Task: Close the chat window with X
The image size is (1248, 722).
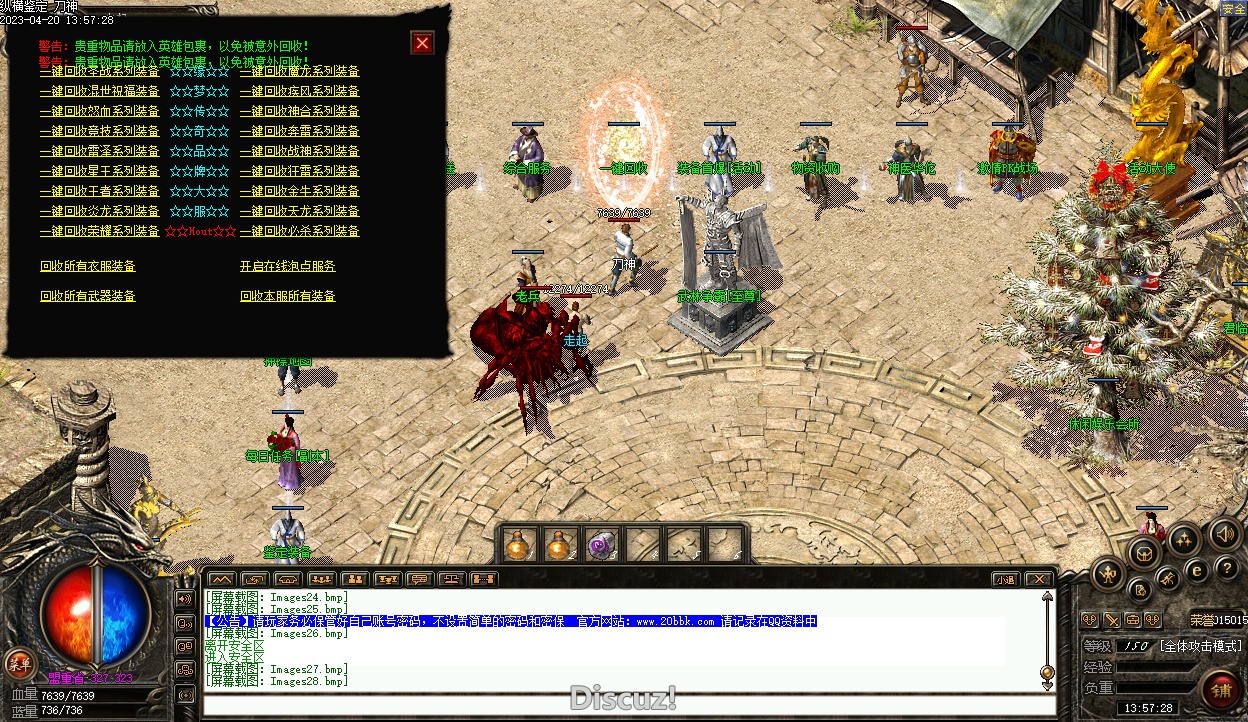Action: coord(1039,579)
